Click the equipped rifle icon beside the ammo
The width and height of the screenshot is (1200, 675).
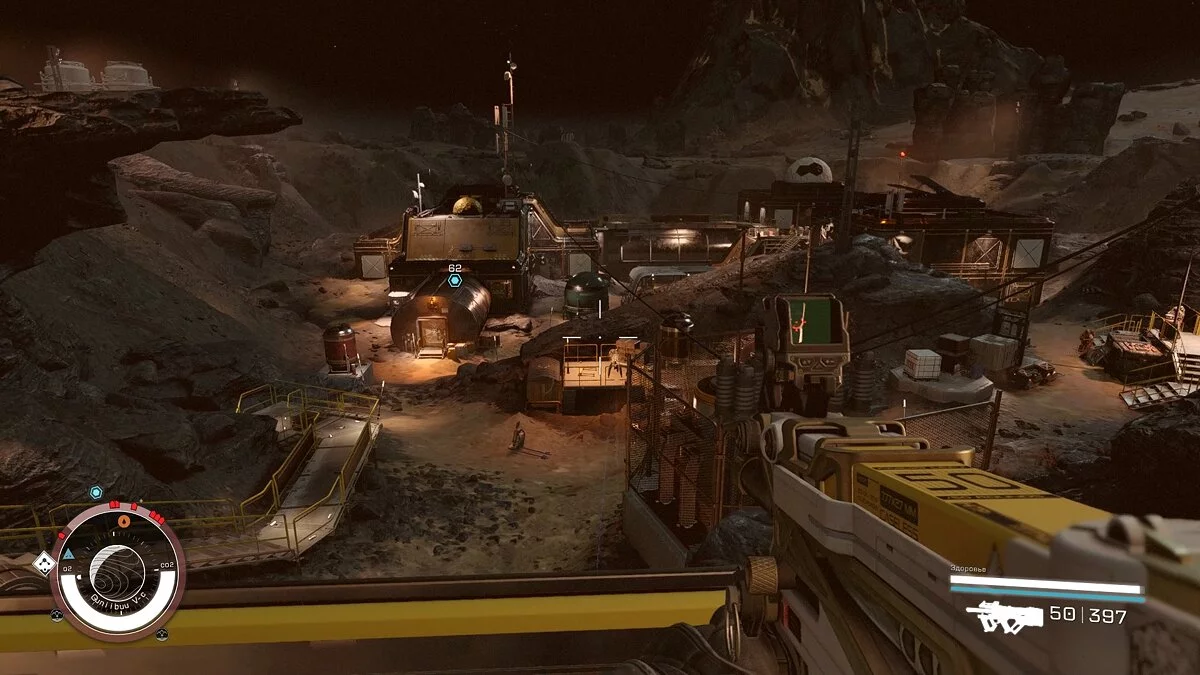(1004, 616)
